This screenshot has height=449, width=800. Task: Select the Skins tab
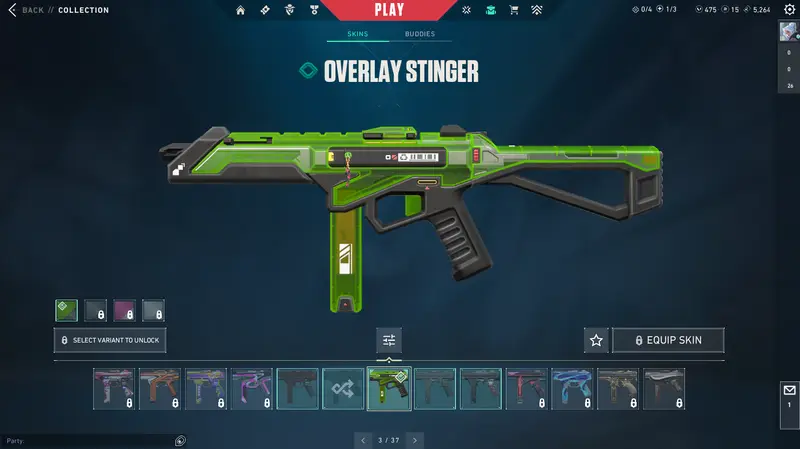click(357, 34)
